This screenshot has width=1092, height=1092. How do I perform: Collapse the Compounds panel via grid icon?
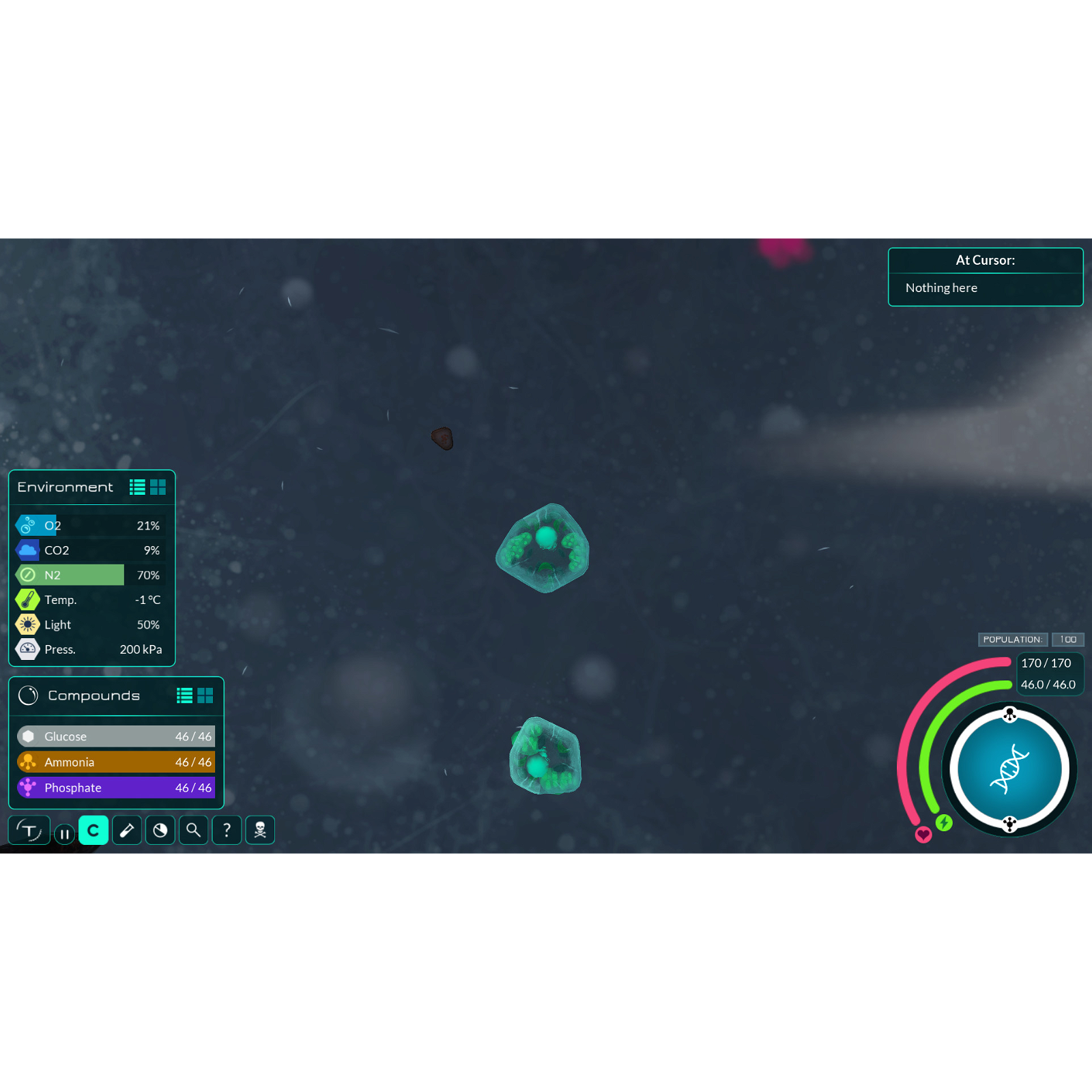tap(205, 695)
